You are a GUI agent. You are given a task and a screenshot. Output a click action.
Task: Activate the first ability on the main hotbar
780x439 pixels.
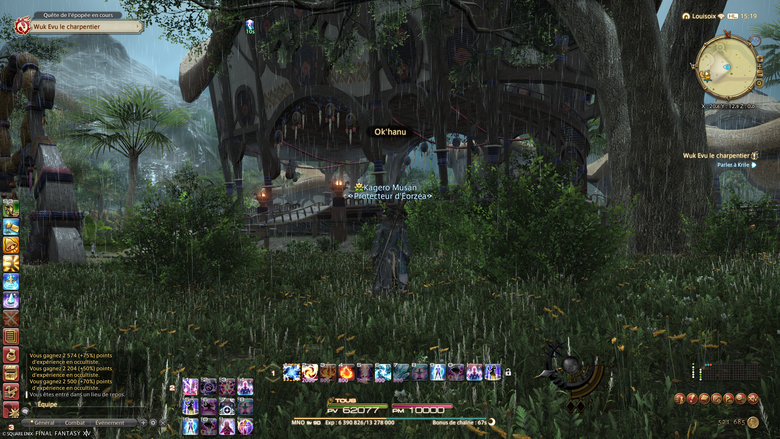click(291, 373)
